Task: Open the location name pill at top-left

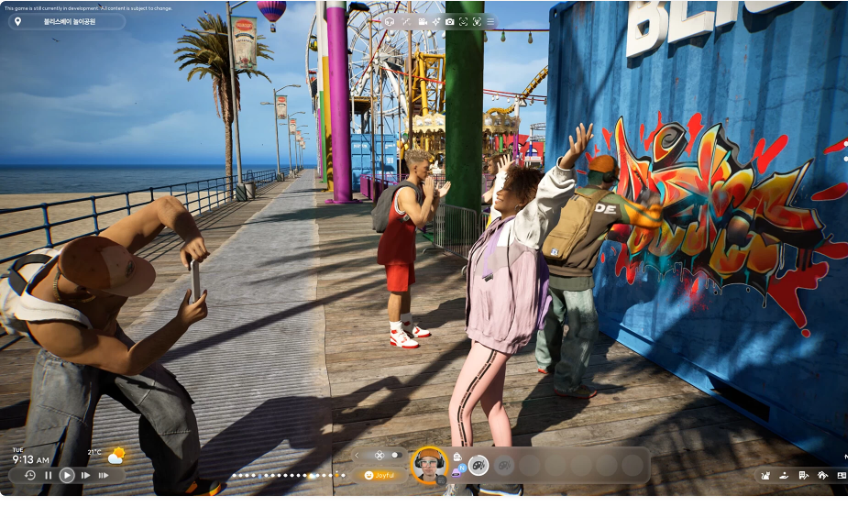Action: tap(66, 21)
